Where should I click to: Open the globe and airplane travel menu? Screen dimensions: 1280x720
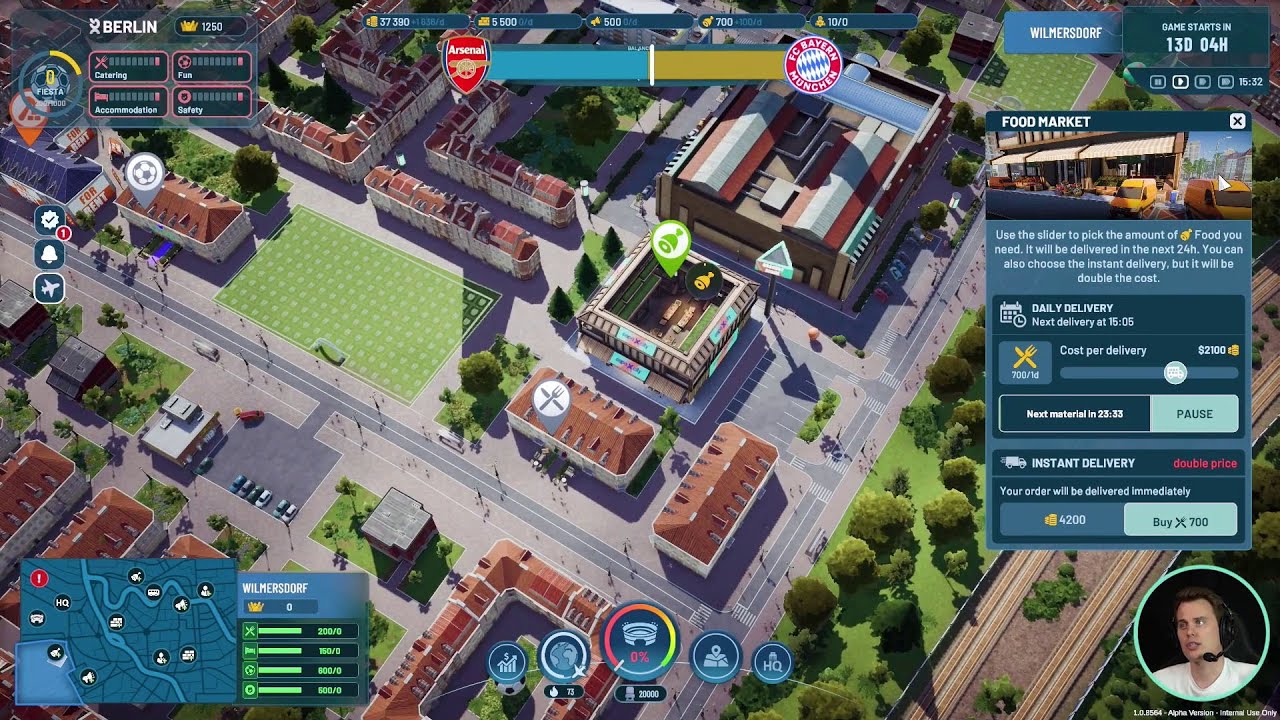(x=562, y=654)
